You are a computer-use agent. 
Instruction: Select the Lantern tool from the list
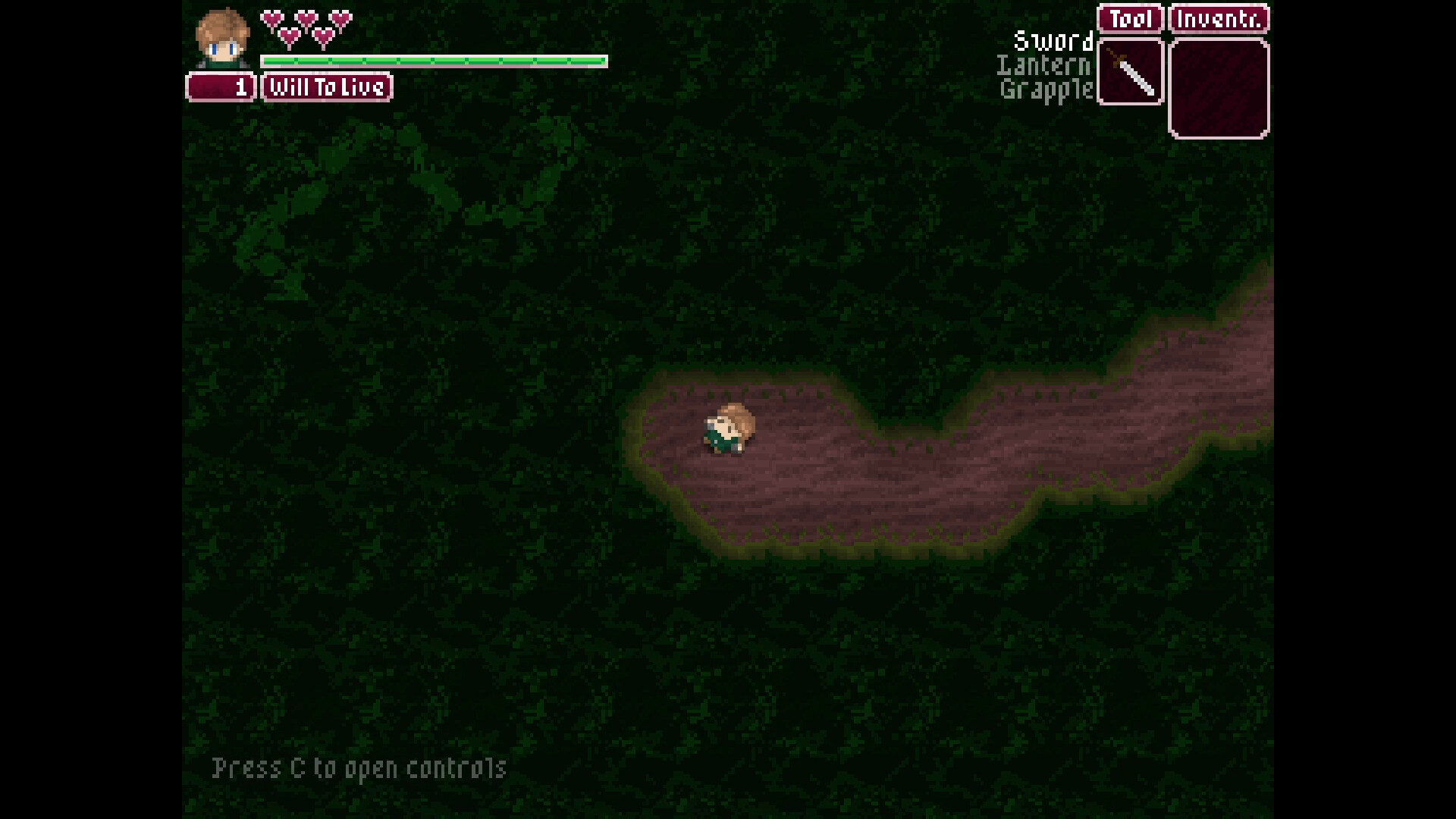point(1044,67)
